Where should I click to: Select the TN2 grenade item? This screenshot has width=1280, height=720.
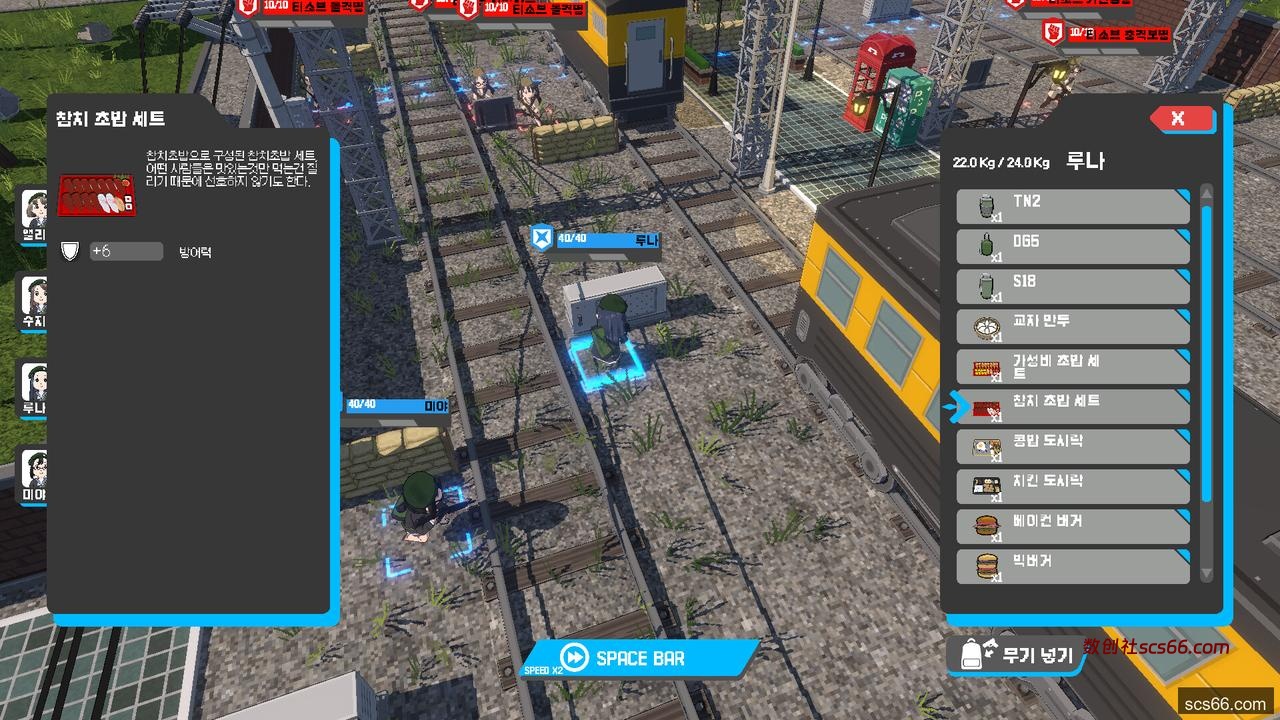(1073, 207)
